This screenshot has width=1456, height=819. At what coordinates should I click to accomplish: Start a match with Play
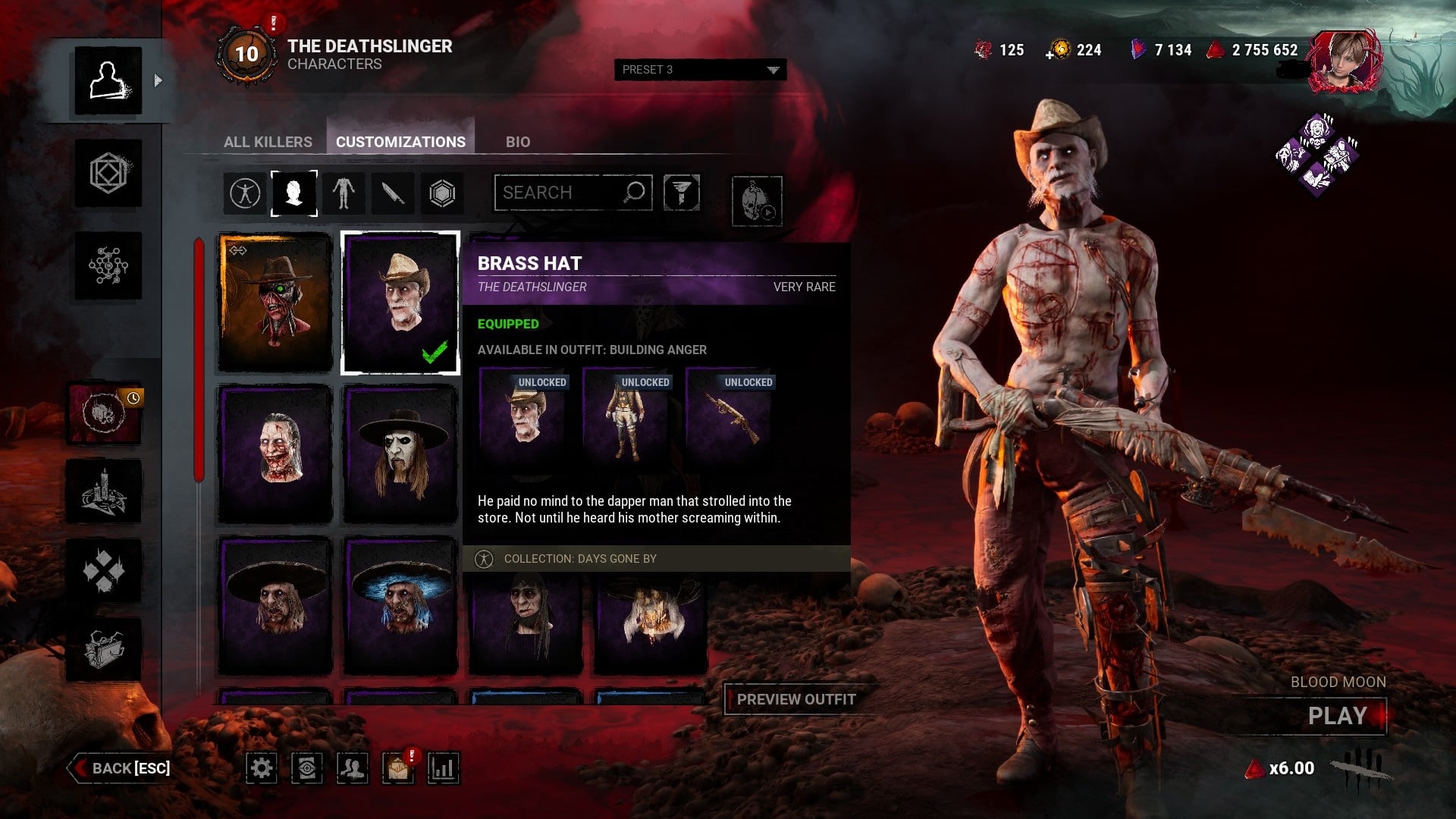click(1337, 716)
